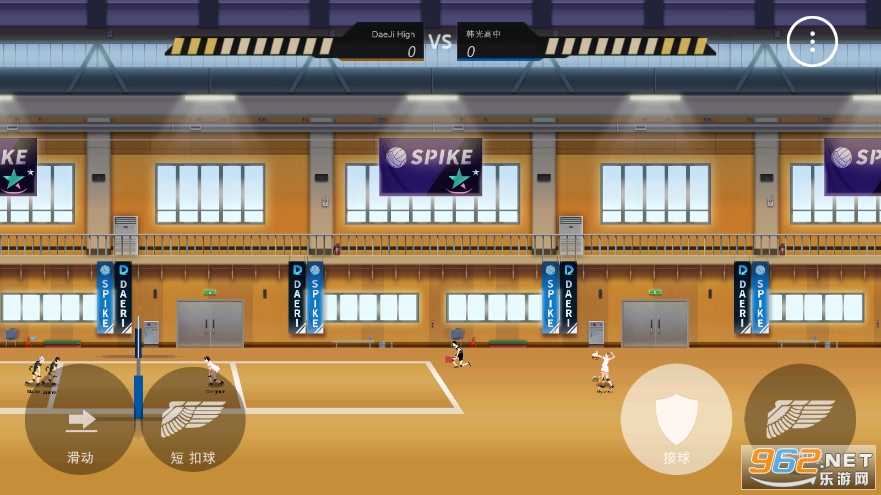Open the three-dot options menu

(x=811, y=42)
